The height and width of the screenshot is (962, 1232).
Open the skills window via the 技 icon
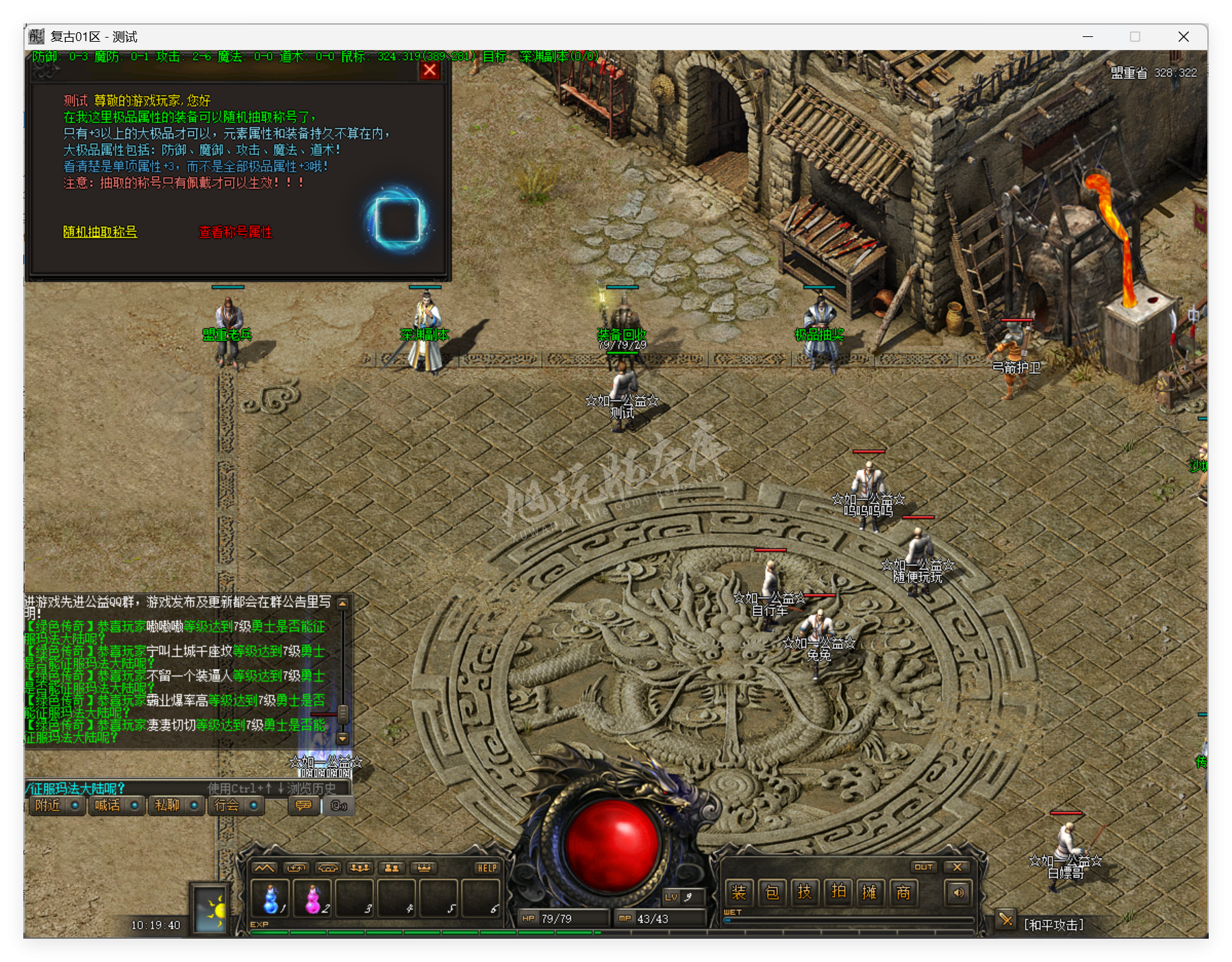coord(805,893)
